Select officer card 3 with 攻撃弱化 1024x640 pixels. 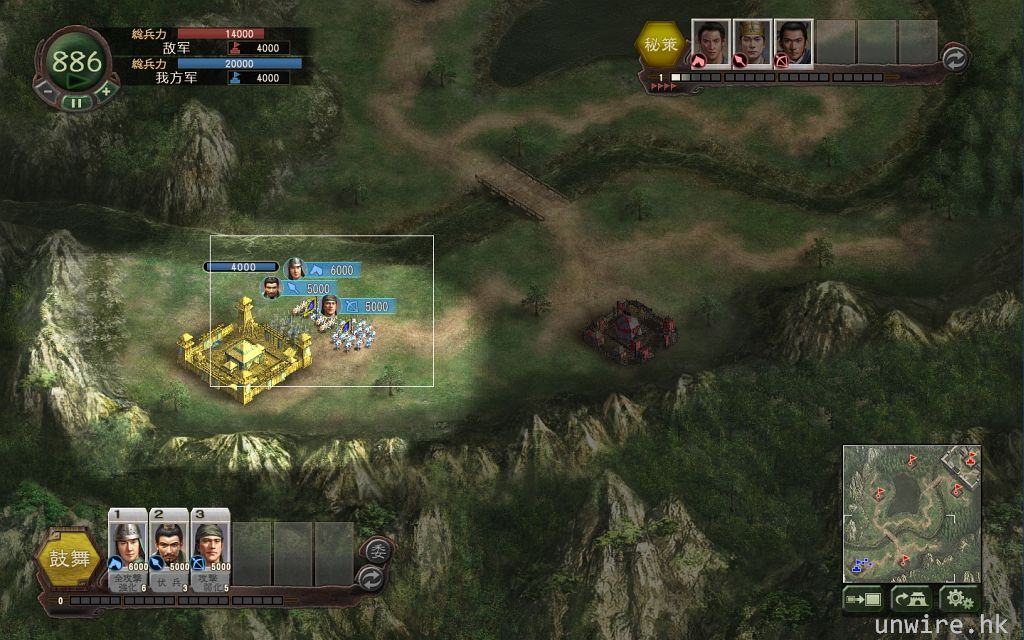click(210, 549)
